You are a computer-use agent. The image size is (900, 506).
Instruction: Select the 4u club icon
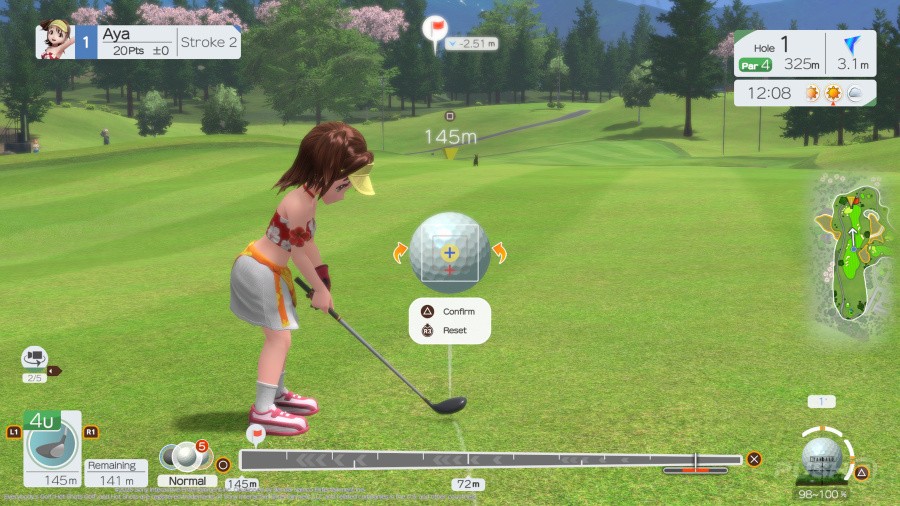click(x=52, y=448)
